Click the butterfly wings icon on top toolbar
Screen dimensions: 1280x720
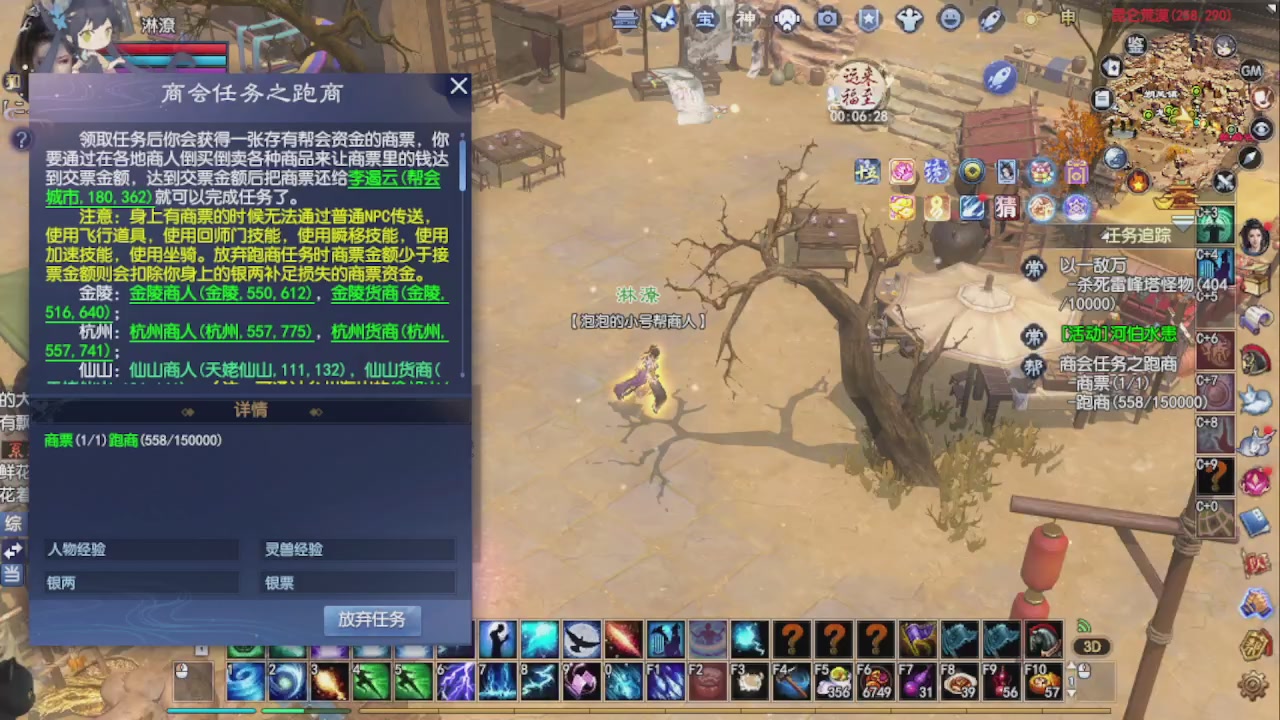pos(663,19)
